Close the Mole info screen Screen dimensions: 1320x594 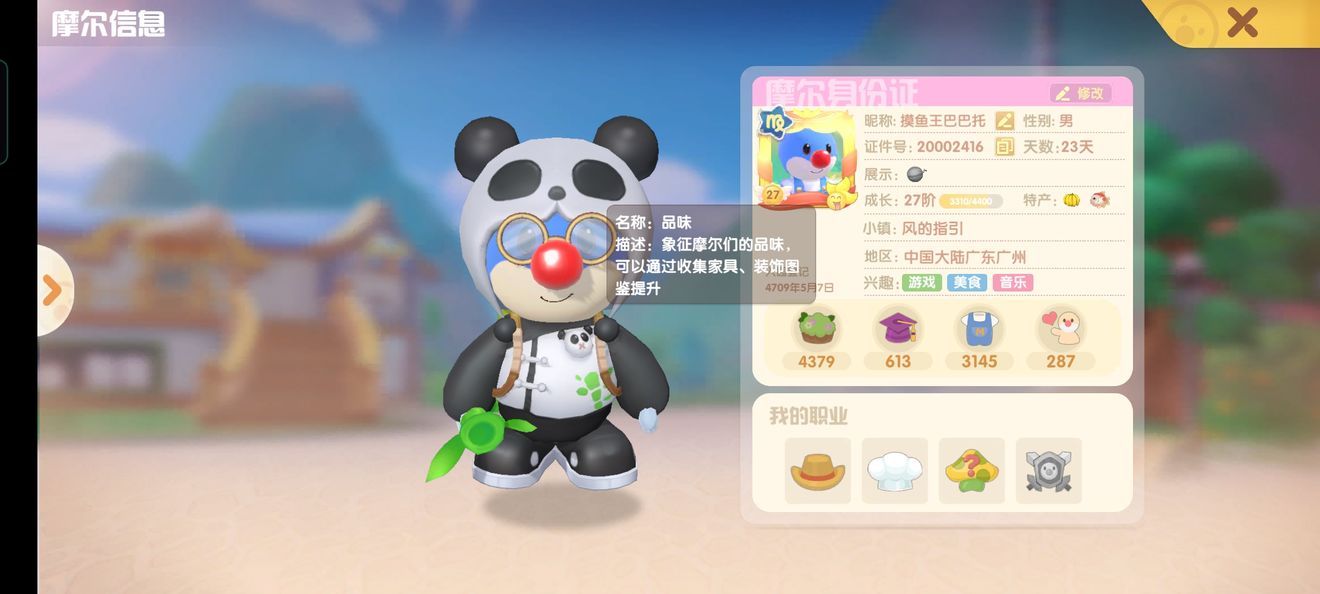tap(1242, 22)
